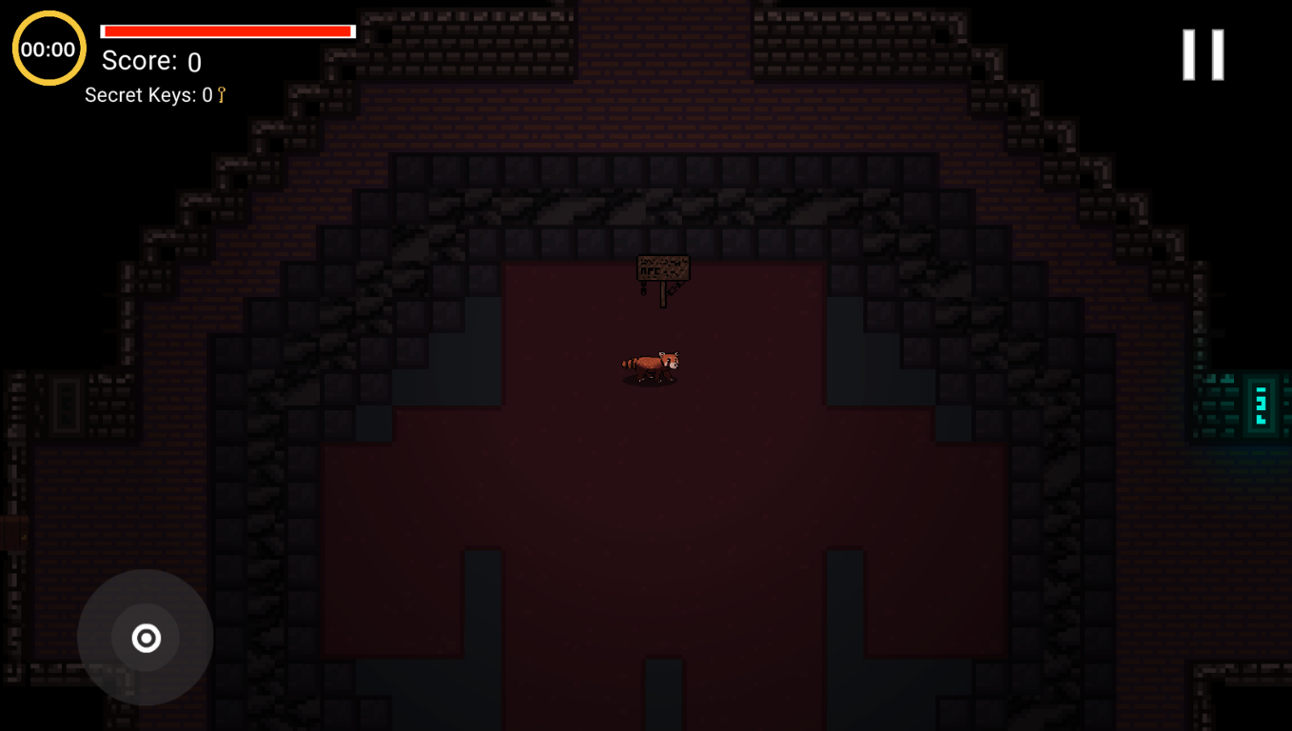Select the red panda character
The image size is (1292, 731).
[652, 366]
